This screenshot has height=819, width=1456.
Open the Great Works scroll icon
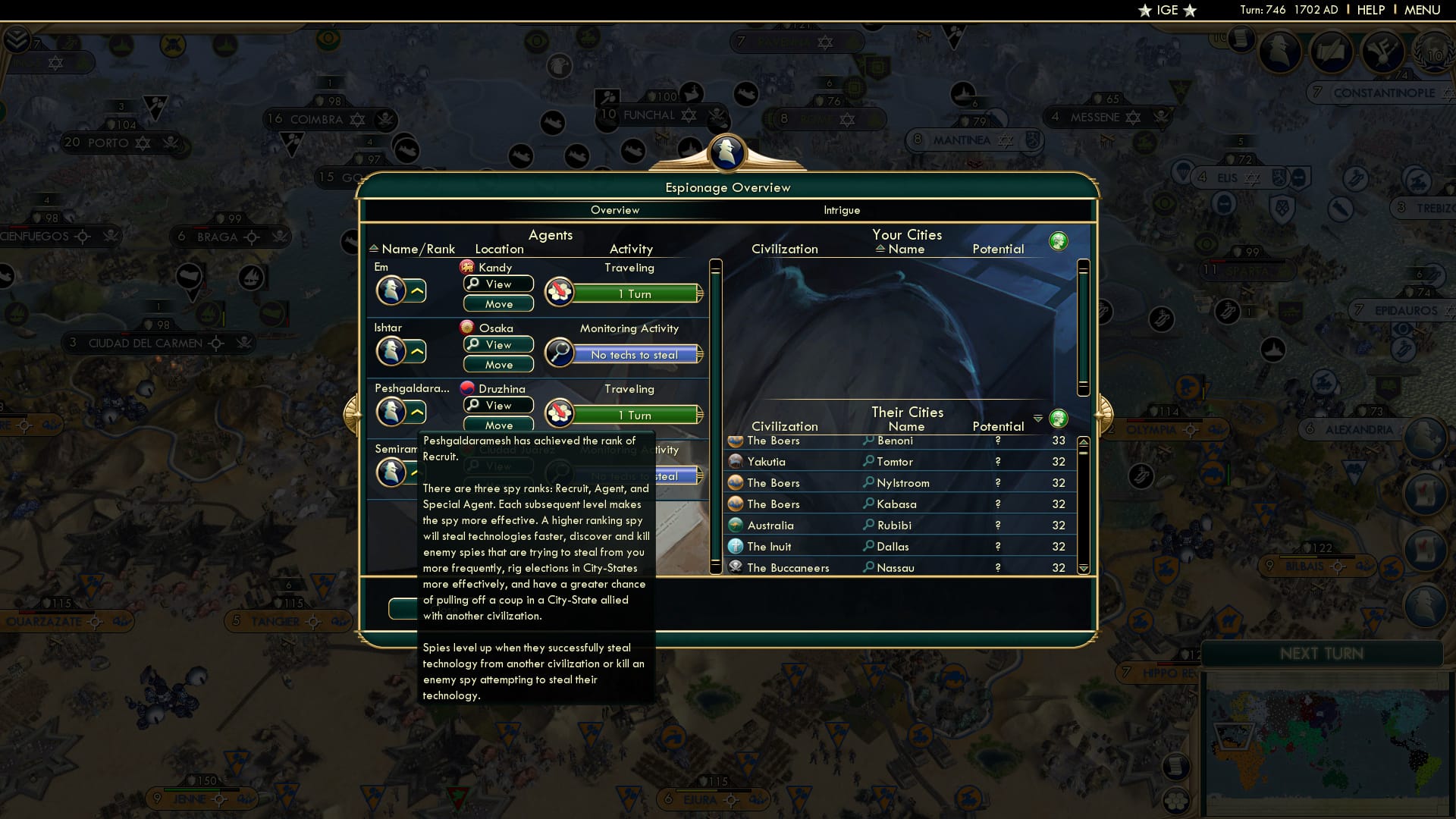(1332, 52)
